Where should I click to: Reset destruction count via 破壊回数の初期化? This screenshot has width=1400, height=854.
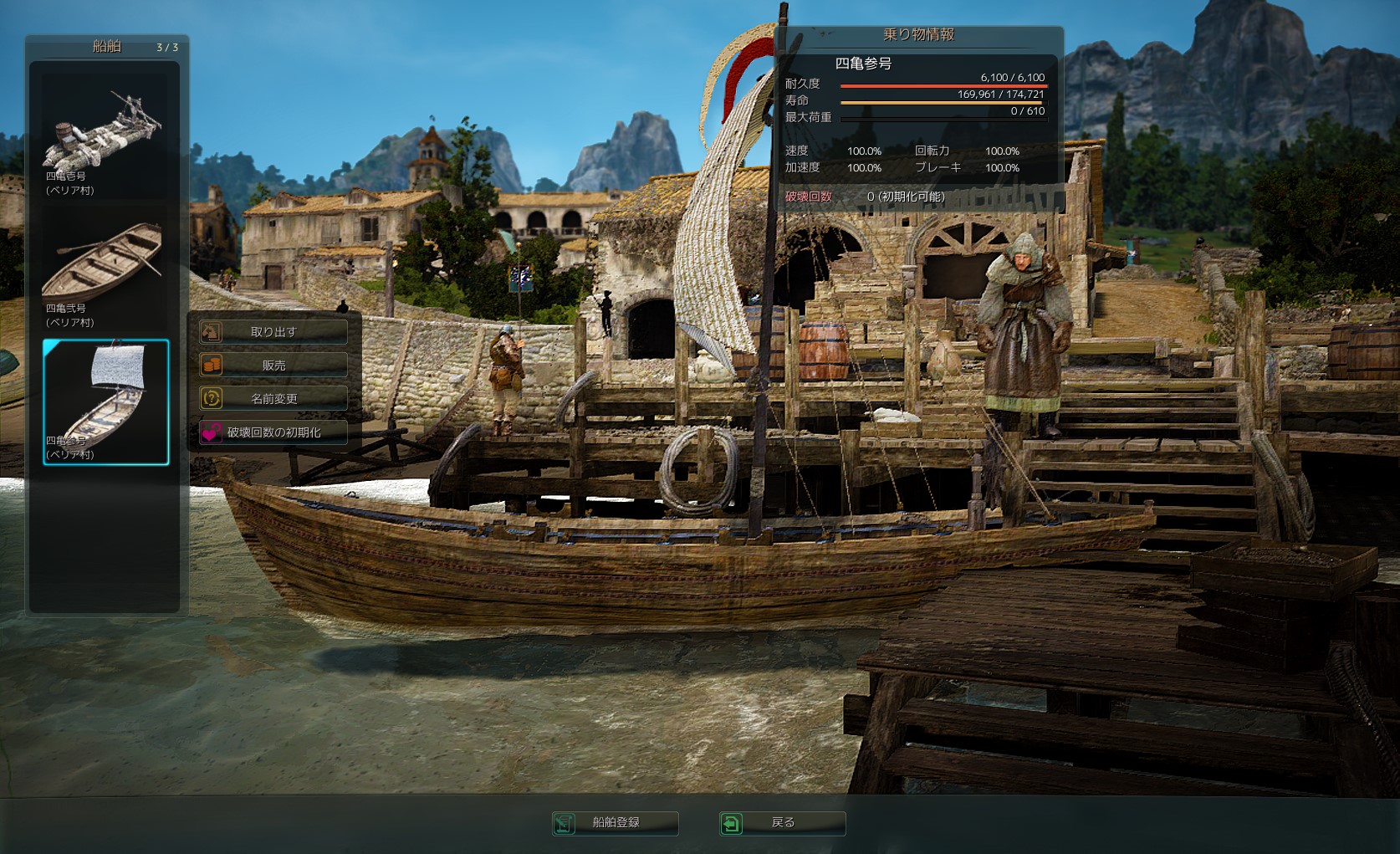(x=273, y=432)
